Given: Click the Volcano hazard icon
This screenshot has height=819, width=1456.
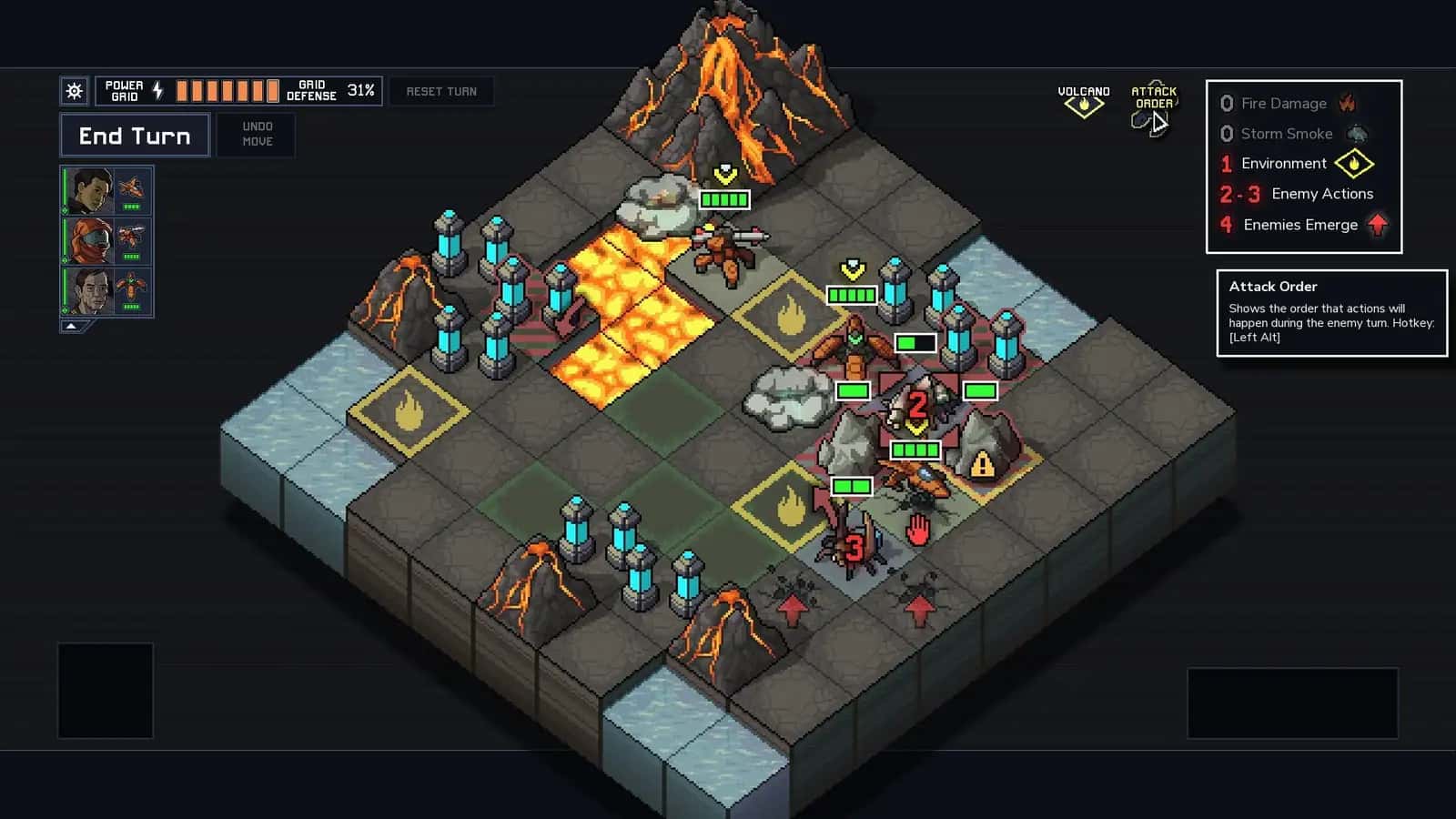Looking at the screenshot, I should click(1084, 105).
